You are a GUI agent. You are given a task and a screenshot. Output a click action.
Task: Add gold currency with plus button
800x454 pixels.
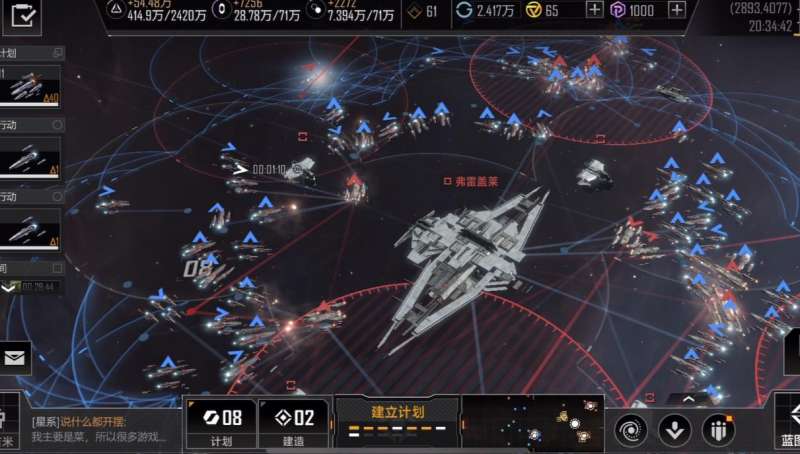(x=594, y=10)
